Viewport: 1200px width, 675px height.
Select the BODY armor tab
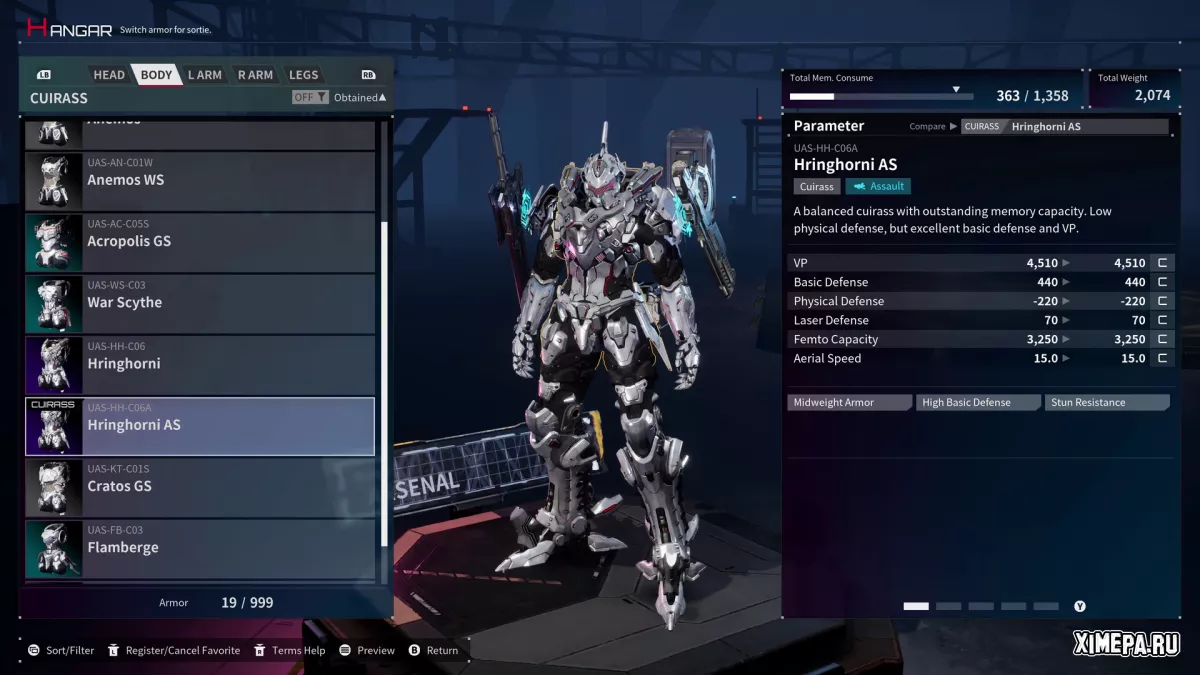click(x=156, y=75)
